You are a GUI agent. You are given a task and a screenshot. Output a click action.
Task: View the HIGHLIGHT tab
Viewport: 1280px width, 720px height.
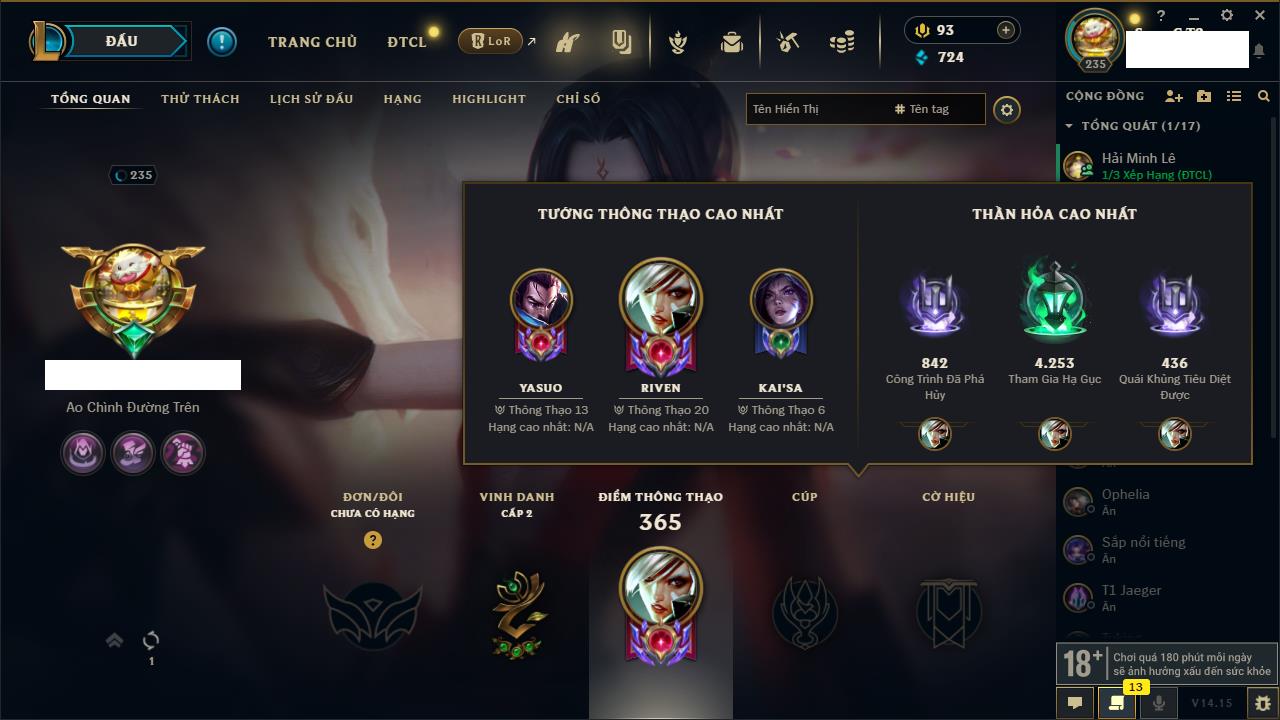coord(488,99)
